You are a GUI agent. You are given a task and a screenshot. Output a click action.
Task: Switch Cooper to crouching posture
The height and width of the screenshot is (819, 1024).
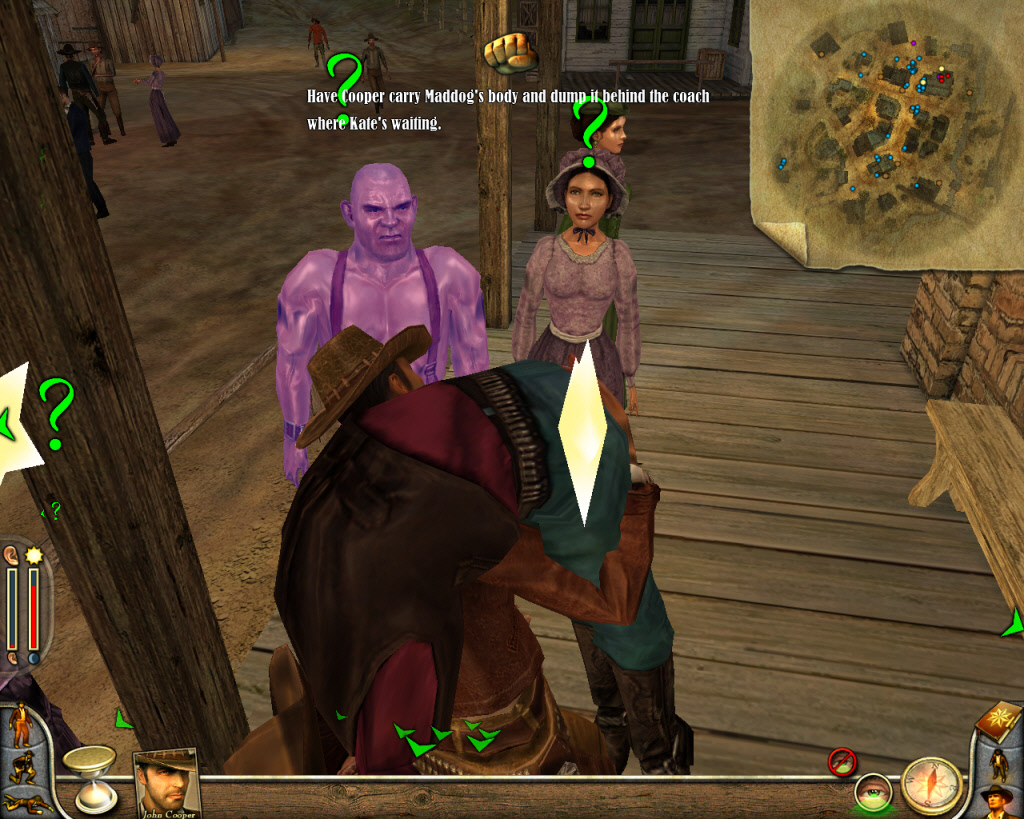20,768
